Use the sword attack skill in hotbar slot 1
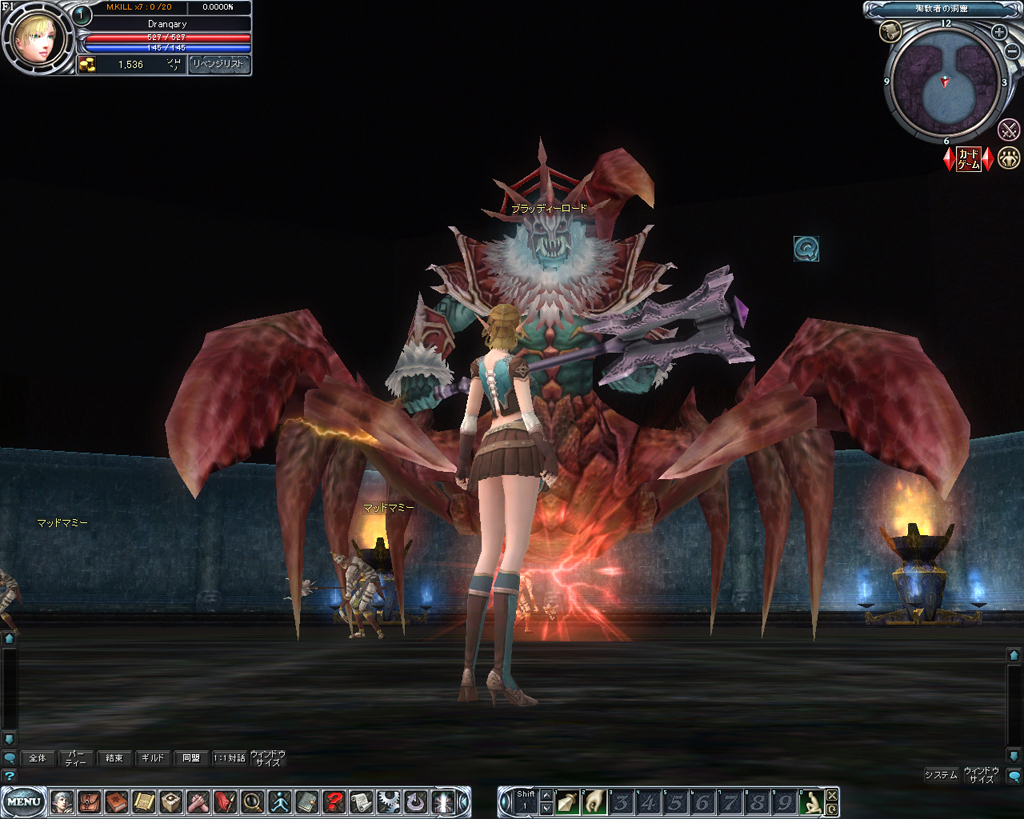 (x=568, y=802)
